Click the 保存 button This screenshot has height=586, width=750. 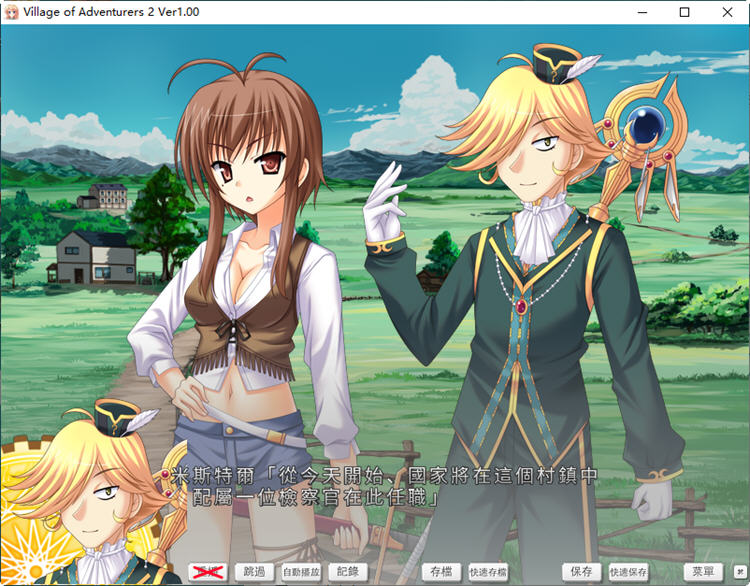(581, 572)
